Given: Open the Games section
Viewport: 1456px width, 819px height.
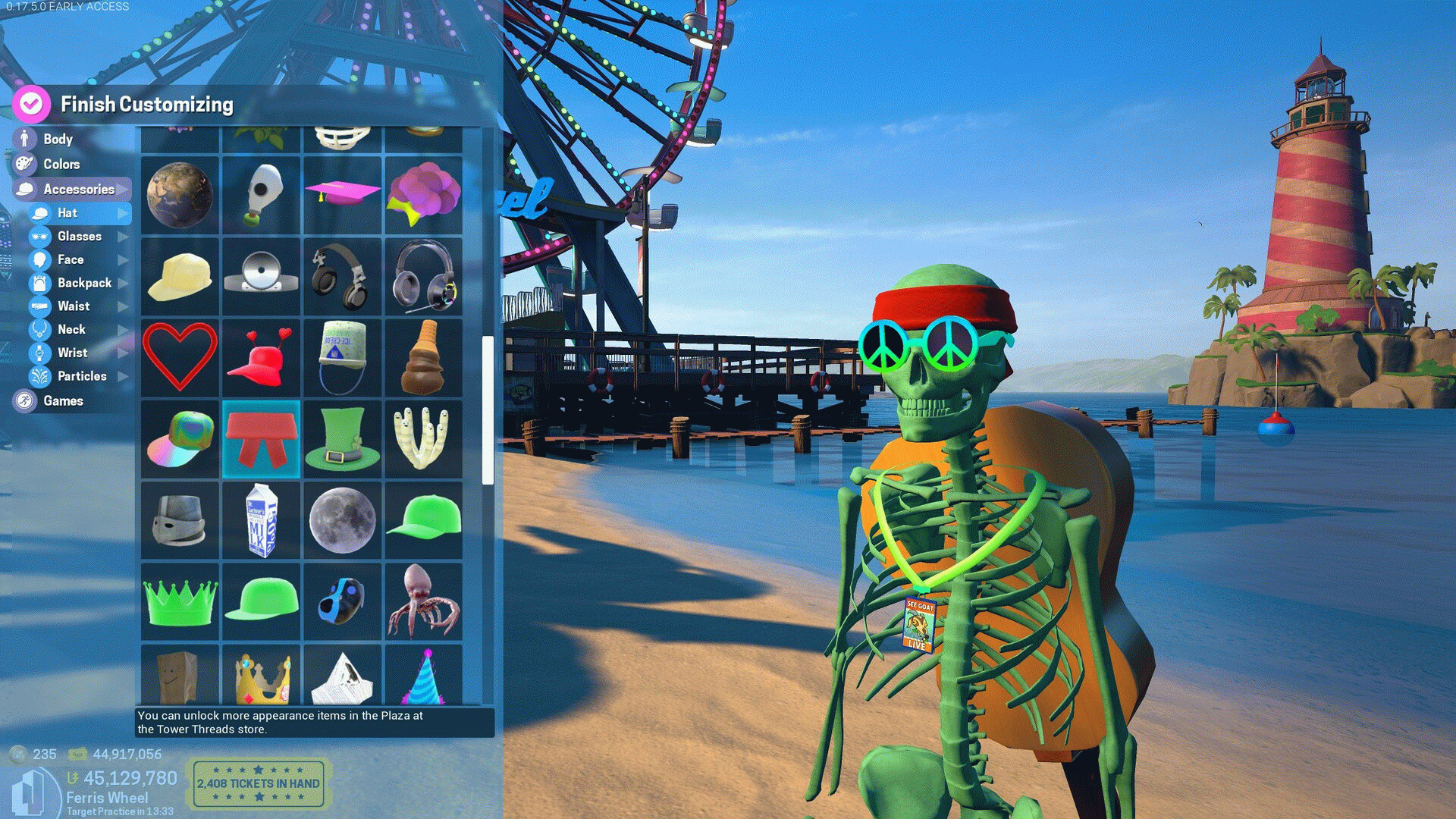Looking at the screenshot, I should pos(63,400).
